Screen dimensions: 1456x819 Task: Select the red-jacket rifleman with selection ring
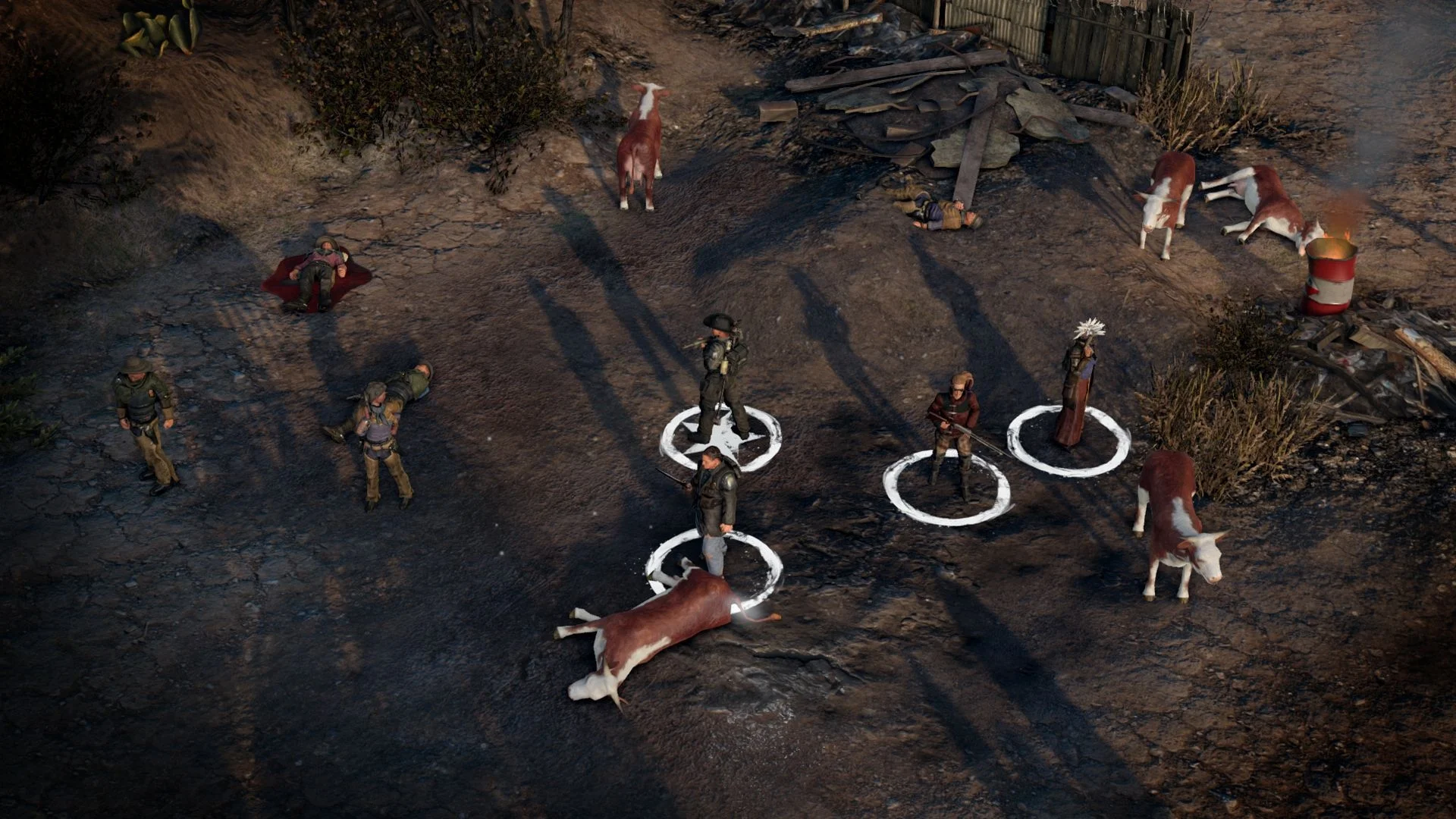click(x=952, y=434)
